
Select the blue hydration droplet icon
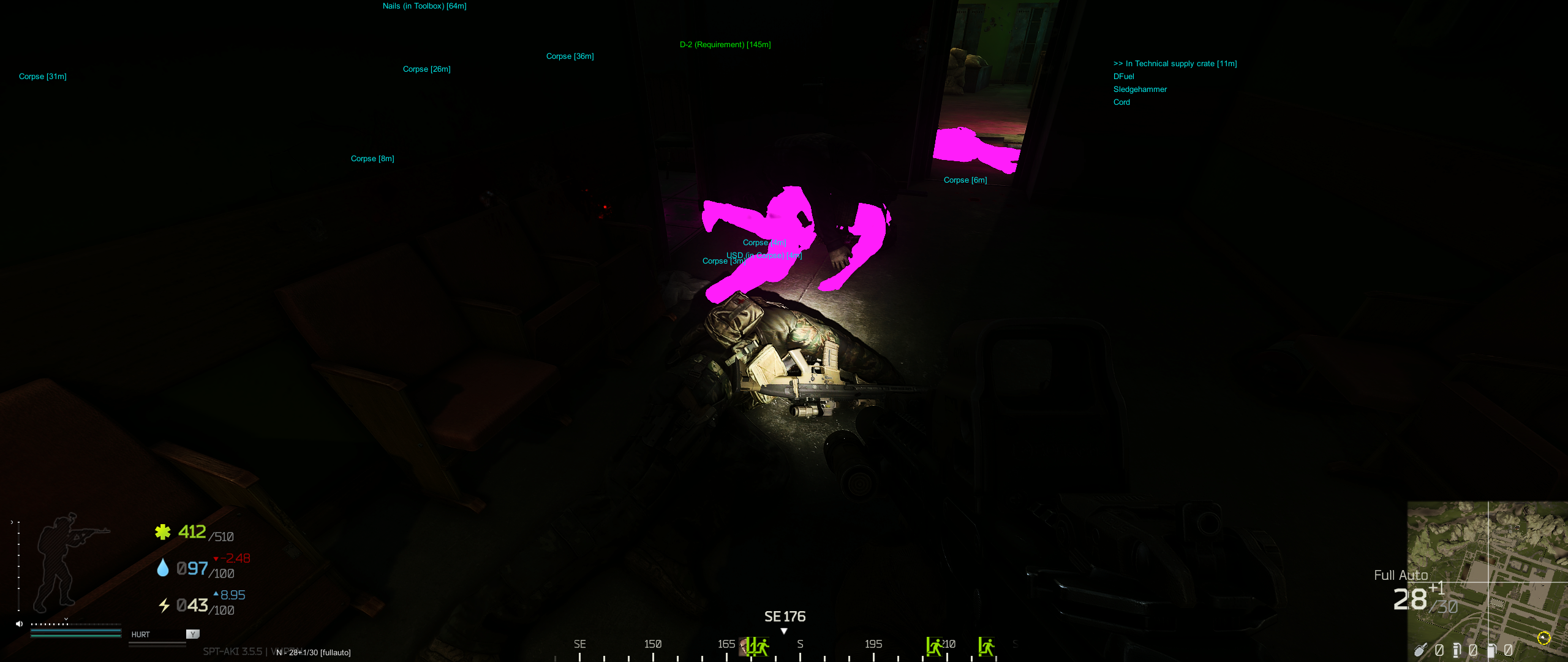(162, 568)
